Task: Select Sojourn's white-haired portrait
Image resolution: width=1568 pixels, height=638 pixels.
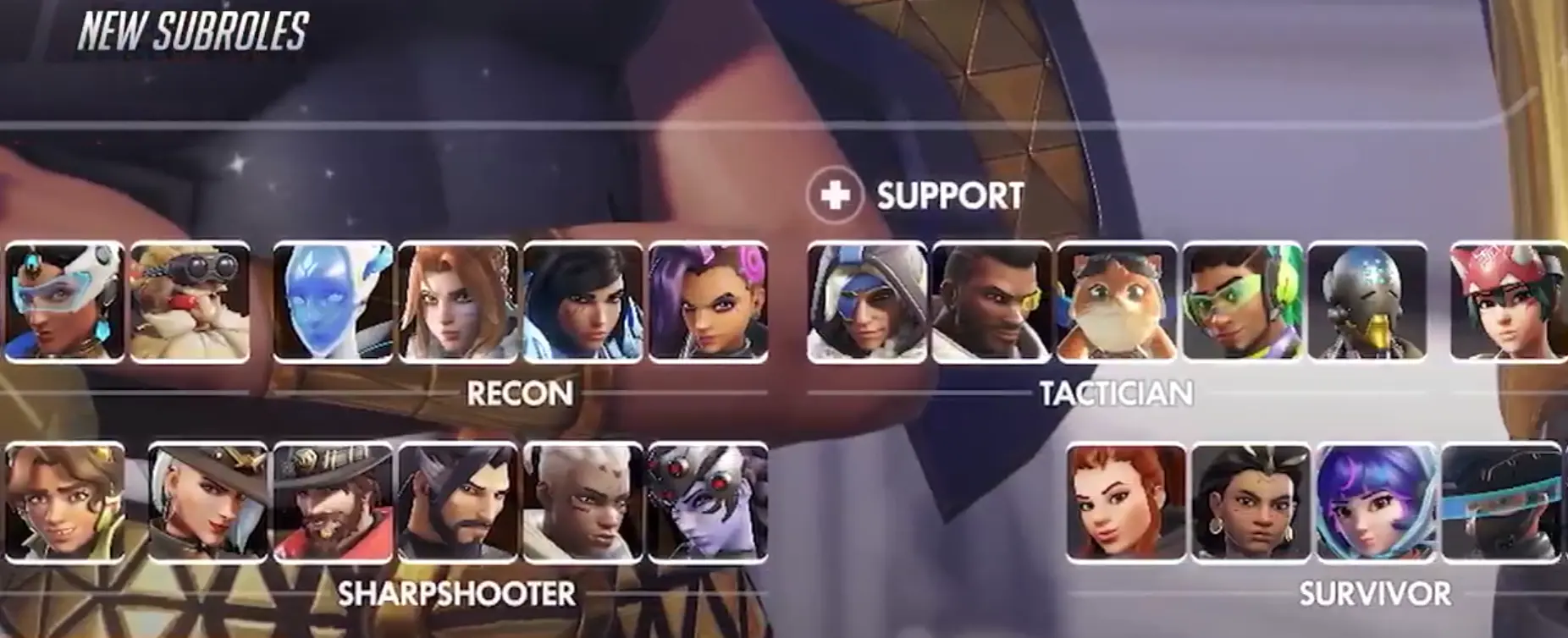Action: coord(582,503)
